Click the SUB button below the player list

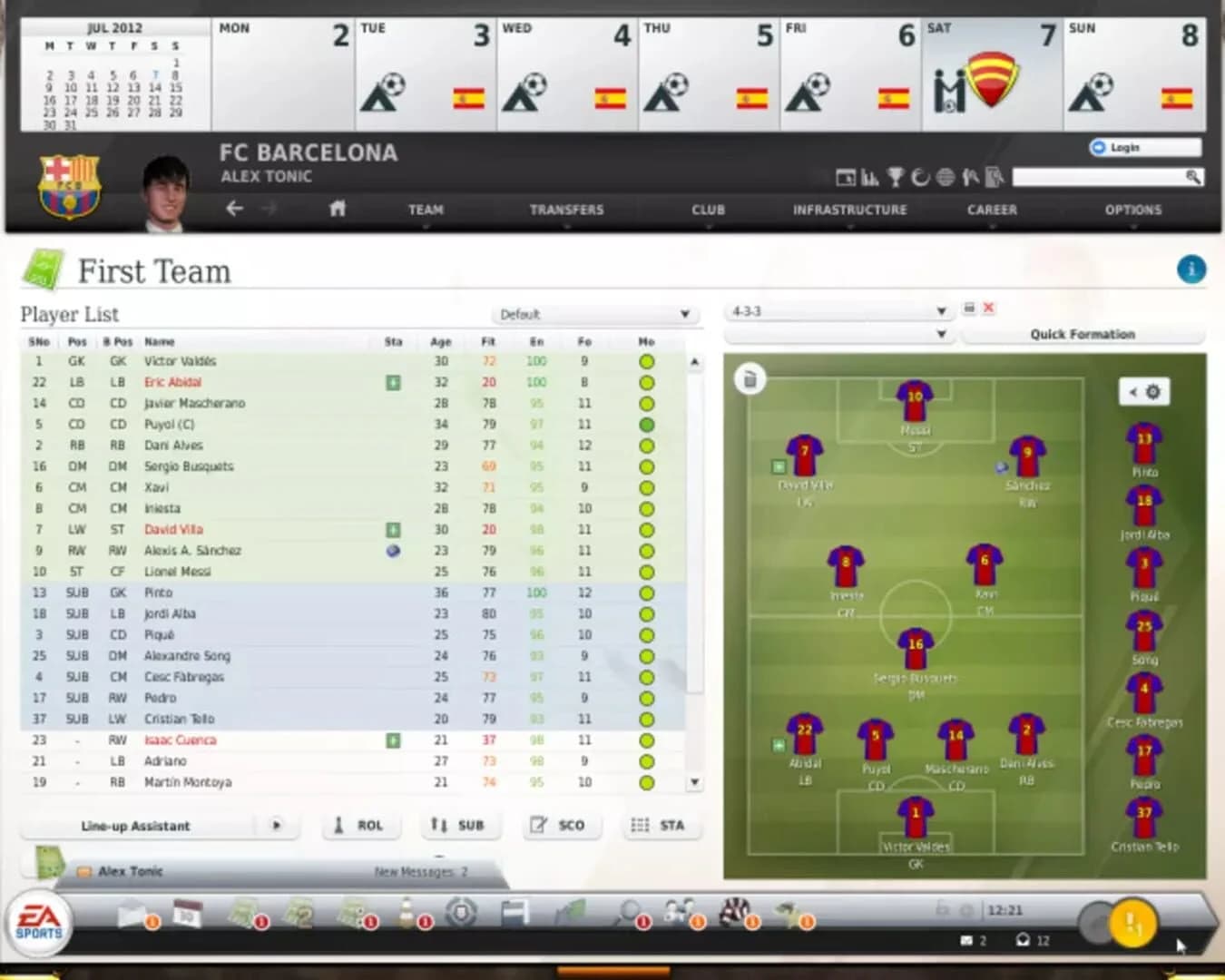[x=460, y=825]
